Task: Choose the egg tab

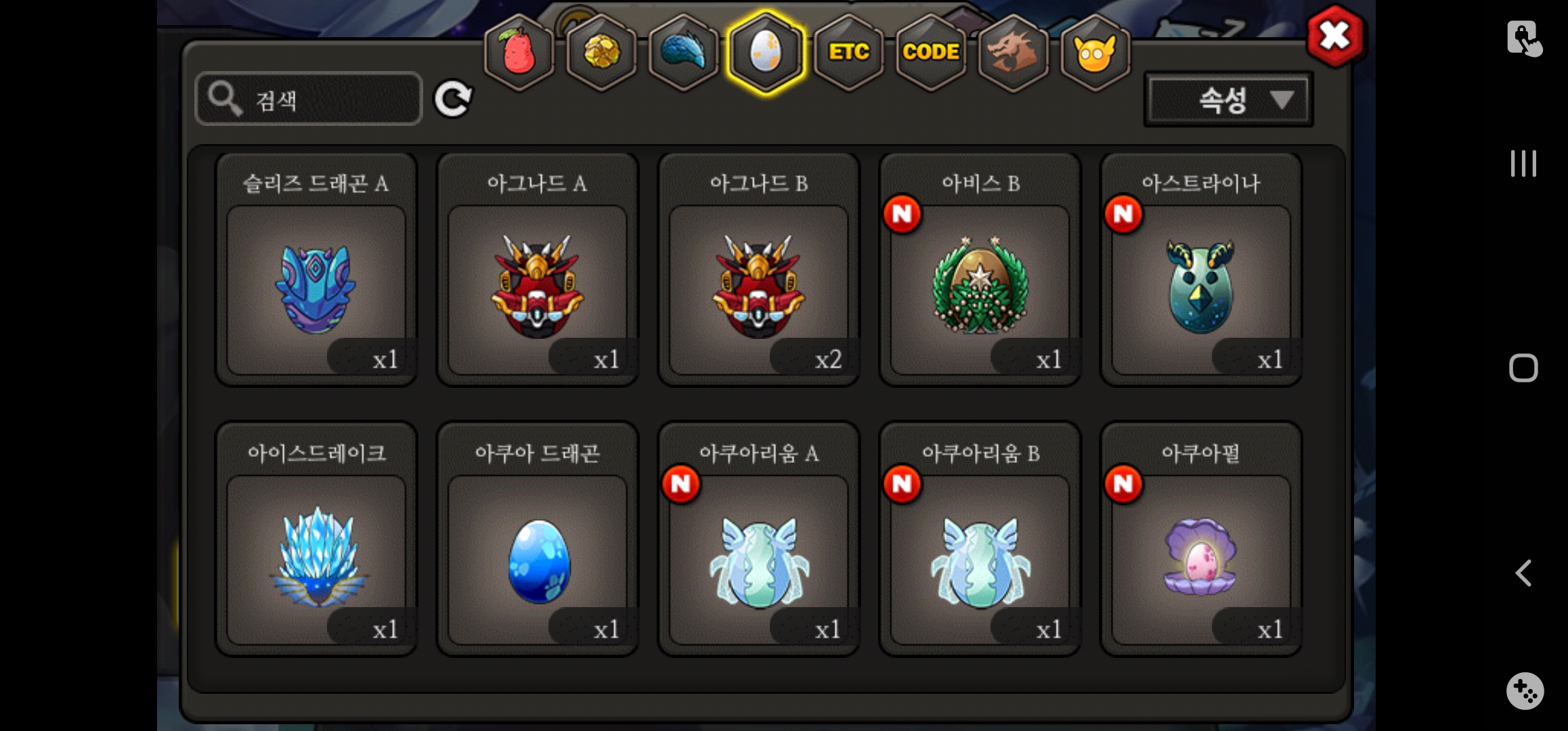Action: tap(766, 52)
